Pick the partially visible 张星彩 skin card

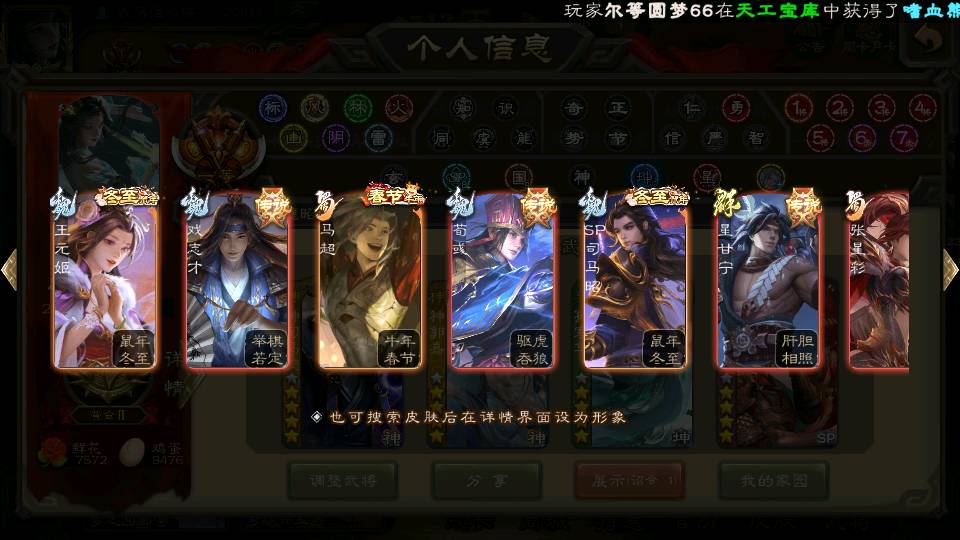(x=878, y=282)
